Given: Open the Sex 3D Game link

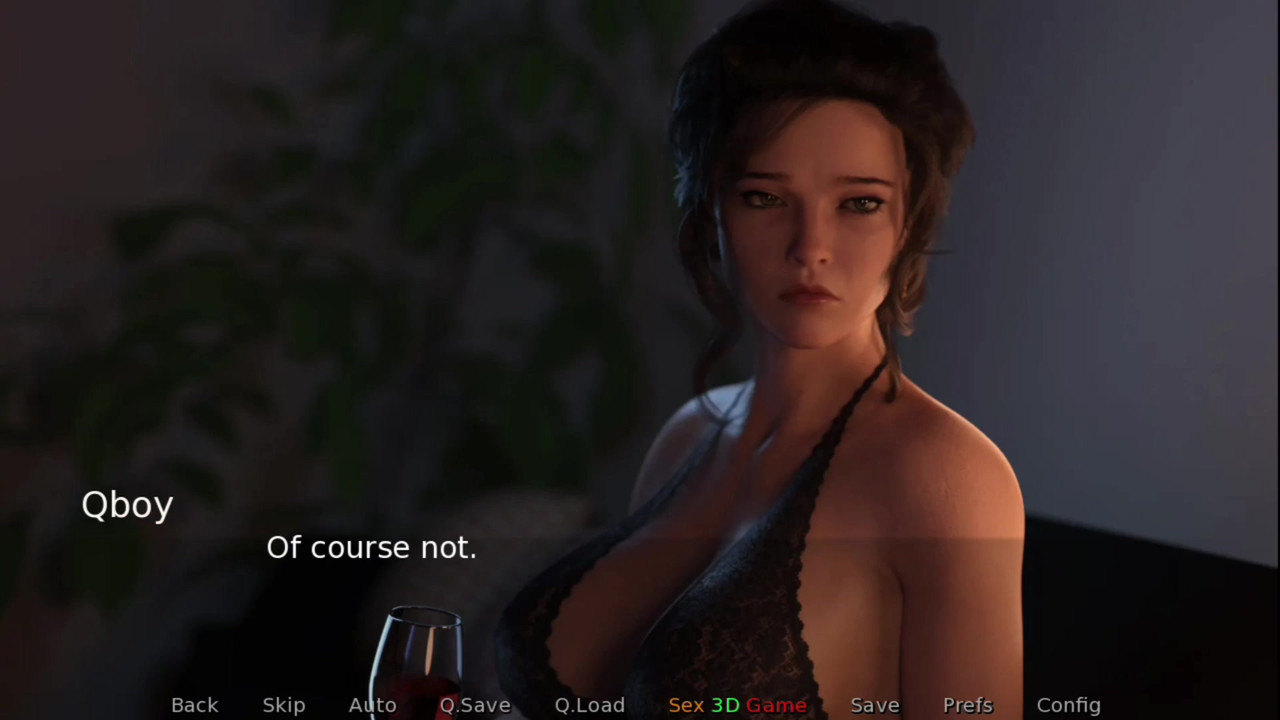Looking at the screenshot, I should [737, 705].
